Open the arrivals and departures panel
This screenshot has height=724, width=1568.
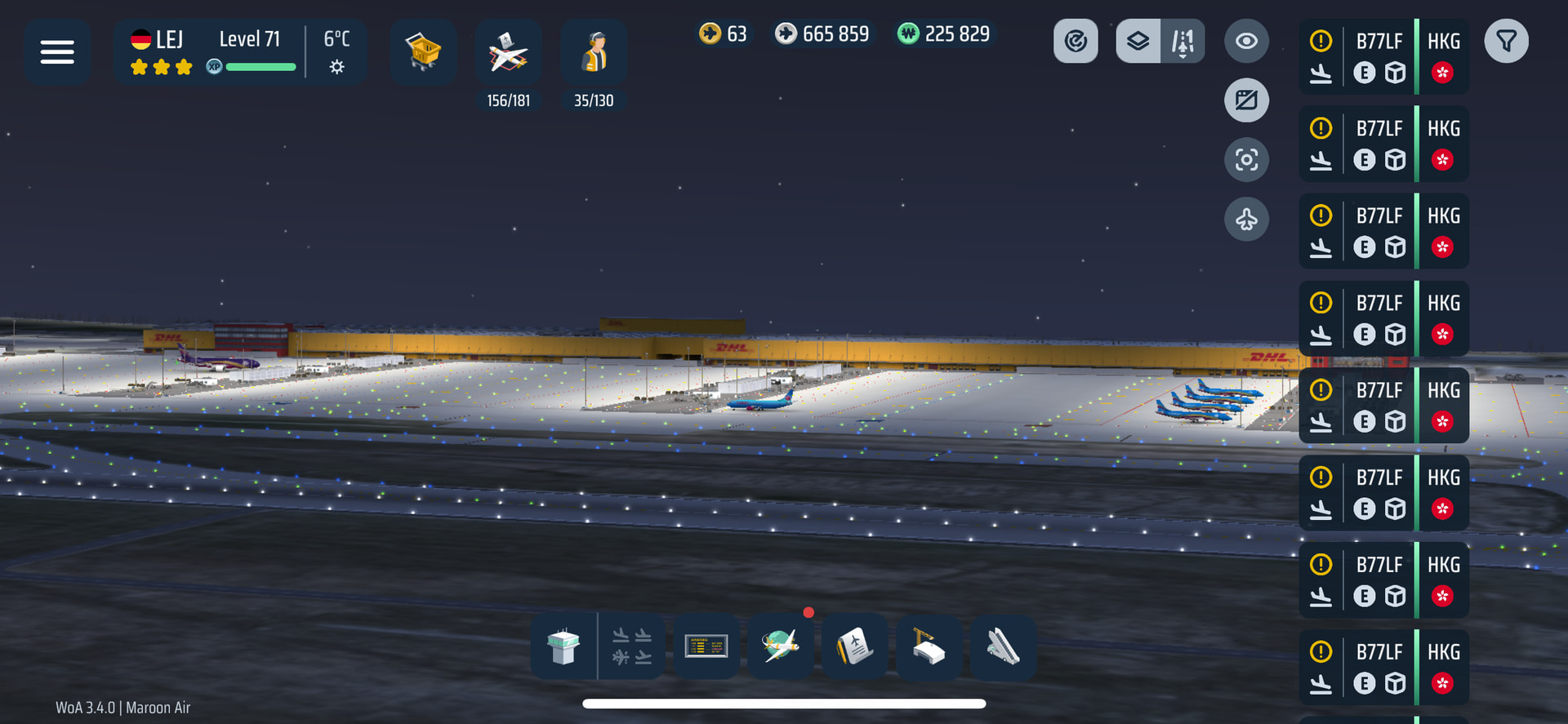632,646
